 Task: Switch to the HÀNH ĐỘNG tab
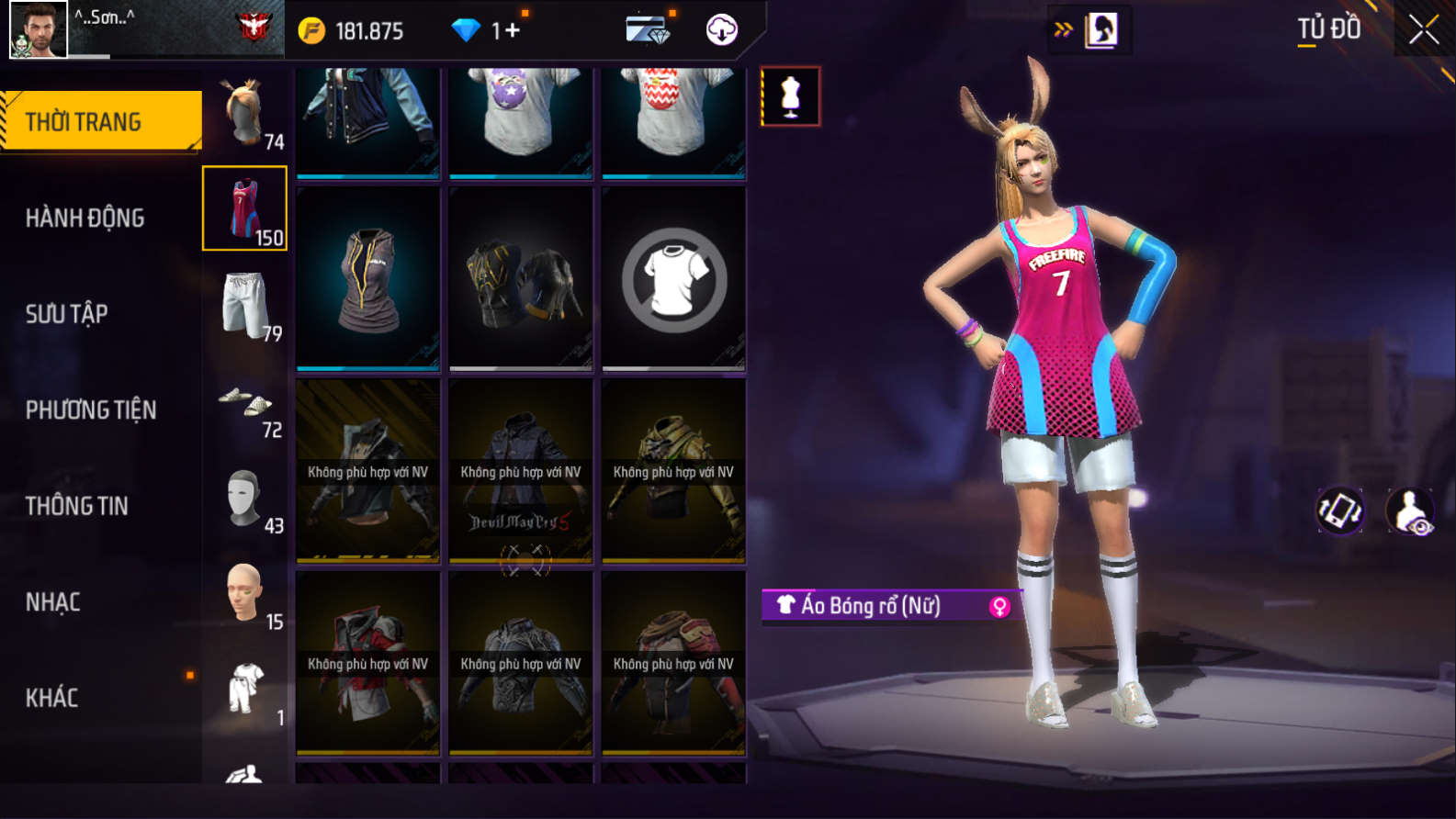(85, 218)
